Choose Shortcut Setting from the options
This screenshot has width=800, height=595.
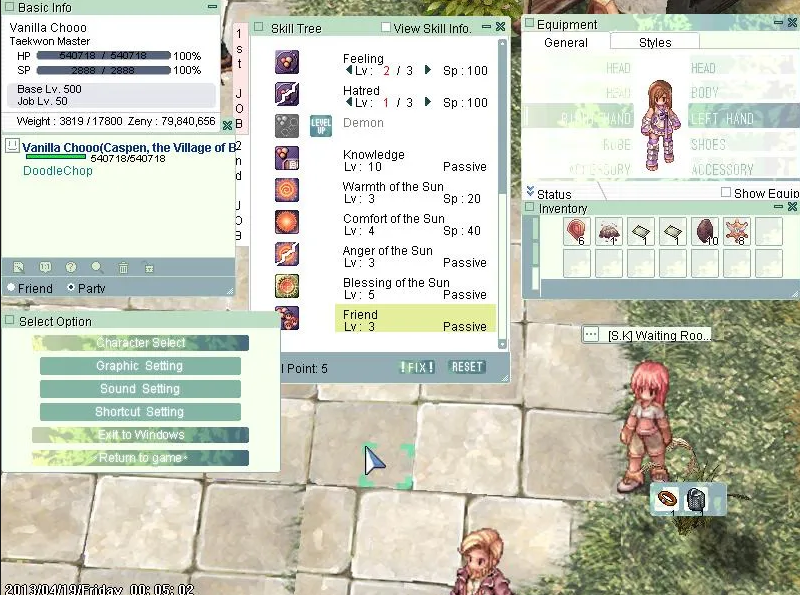pyautogui.click(x=140, y=412)
